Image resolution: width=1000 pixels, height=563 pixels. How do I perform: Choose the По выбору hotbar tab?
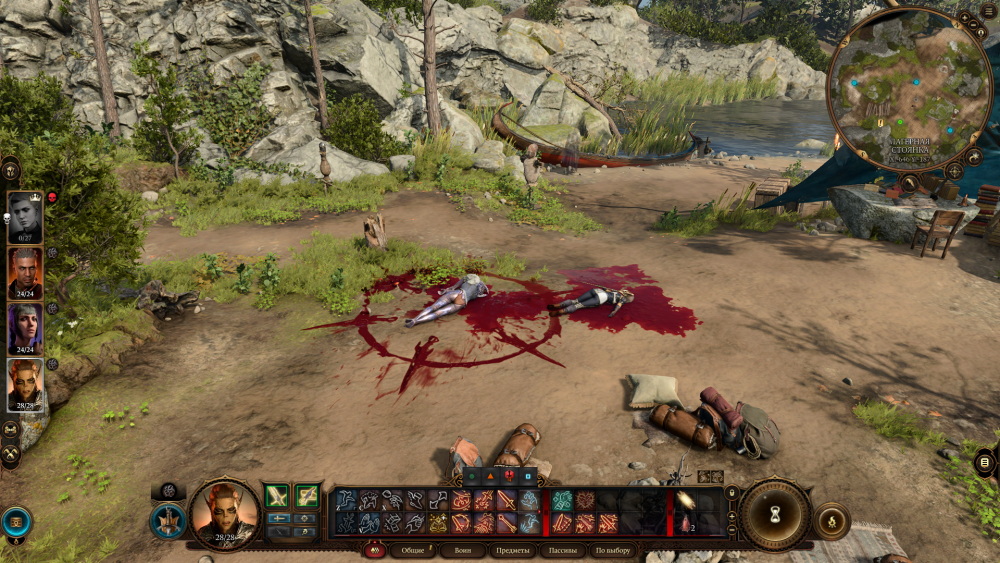613,550
